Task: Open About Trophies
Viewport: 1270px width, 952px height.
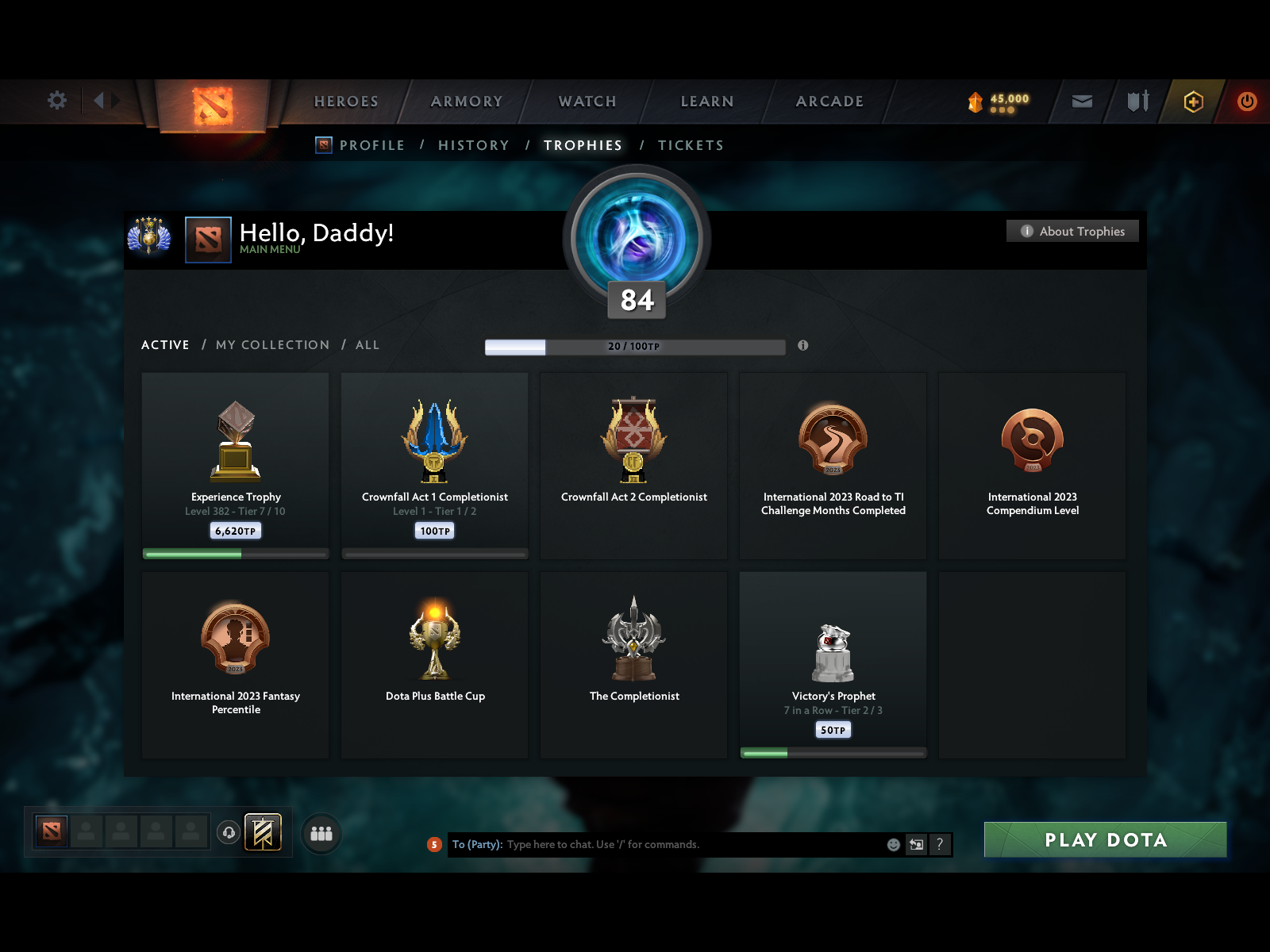Action: click(x=1072, y=231)
